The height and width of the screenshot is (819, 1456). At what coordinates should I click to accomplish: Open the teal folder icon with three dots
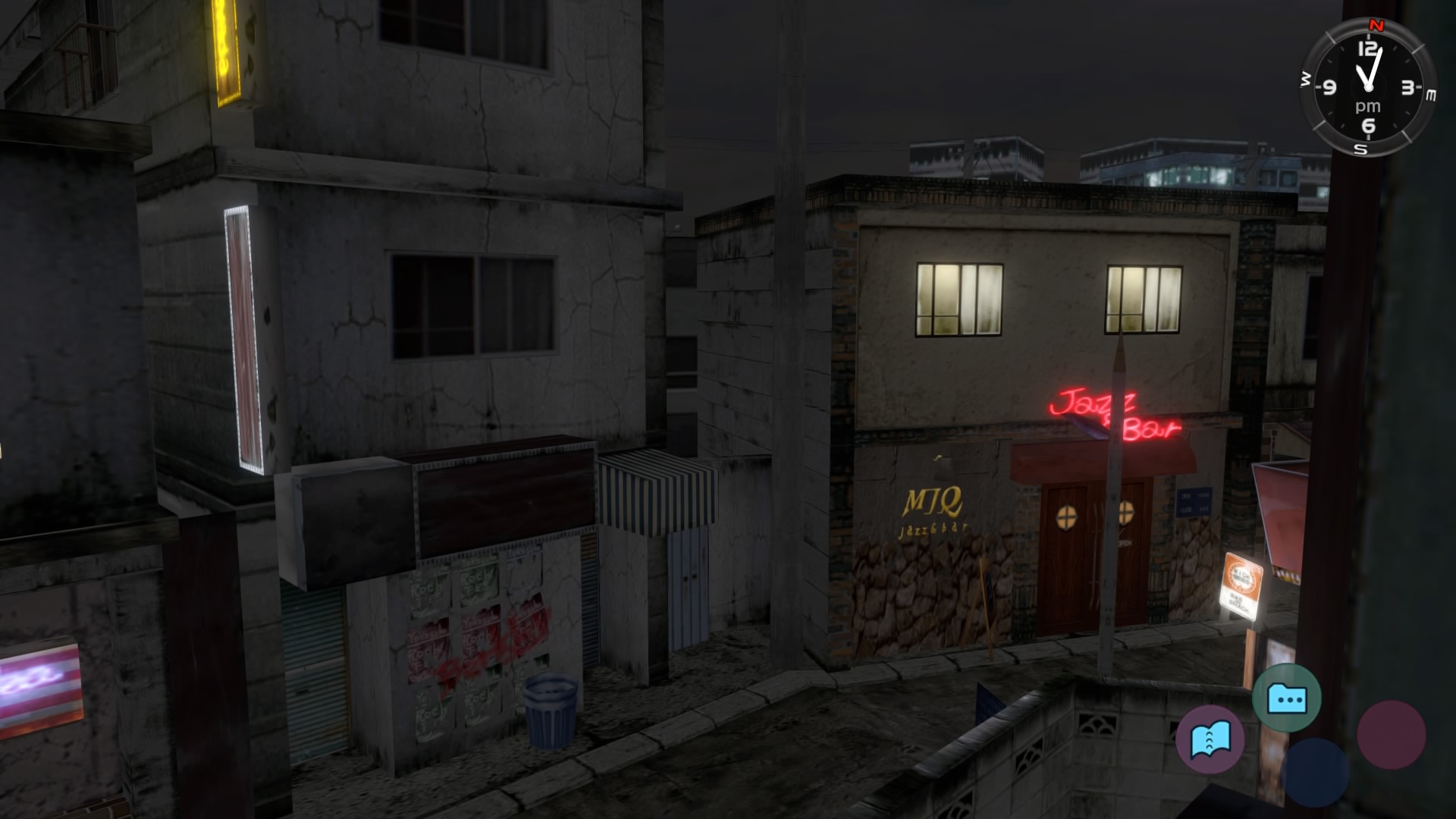[1286, 698]
